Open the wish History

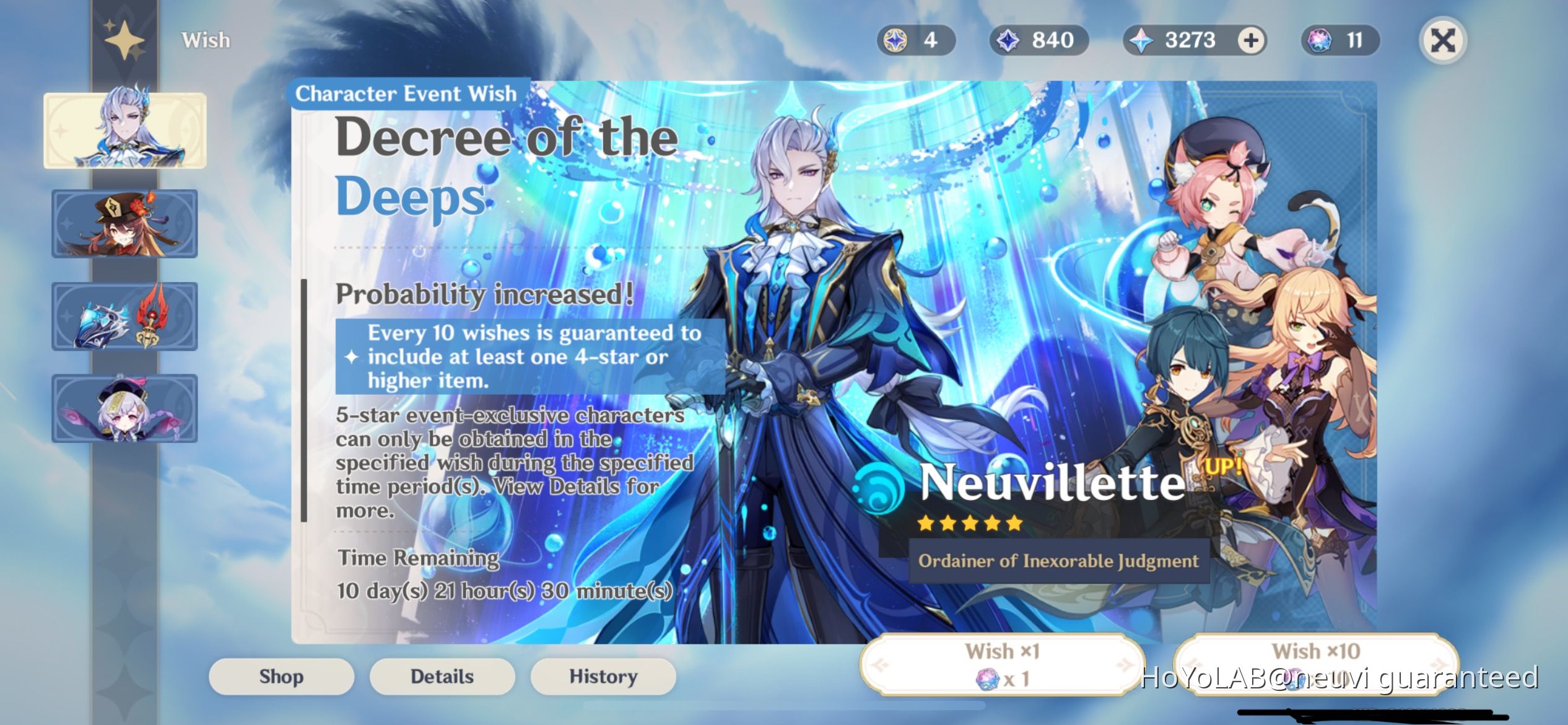[603, 677]
